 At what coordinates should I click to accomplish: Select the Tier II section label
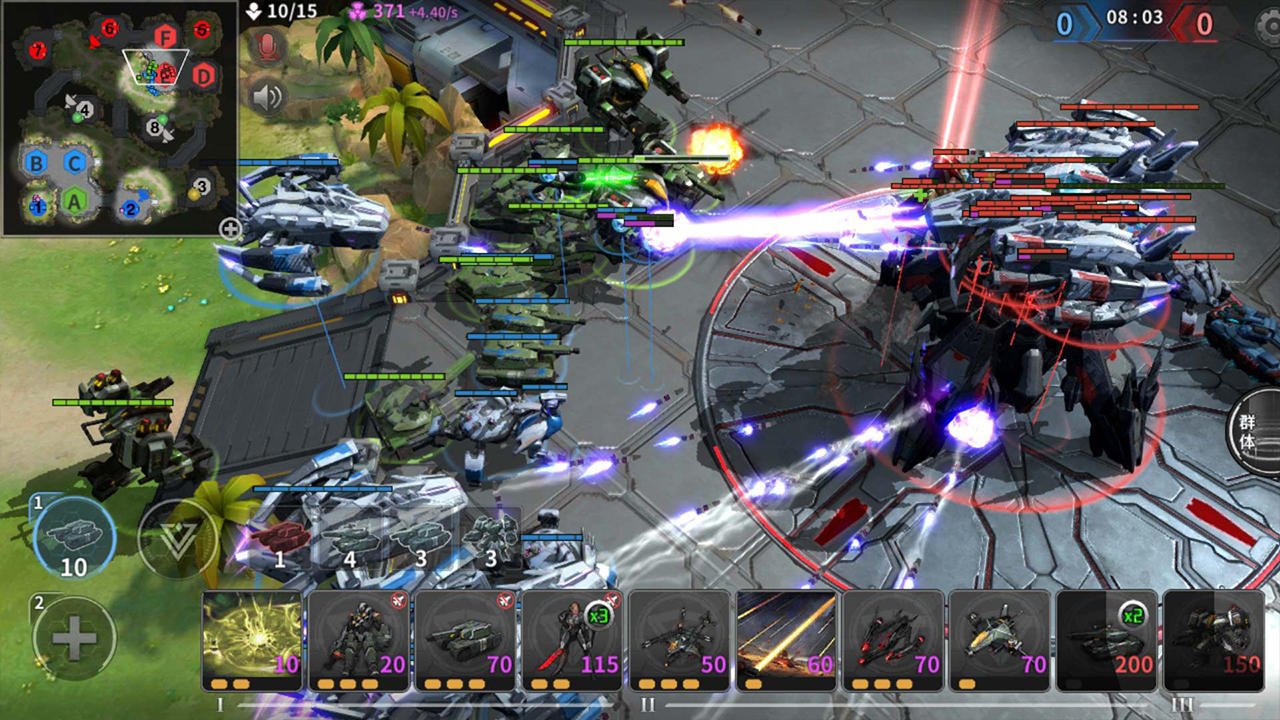[x=648, y=704]
